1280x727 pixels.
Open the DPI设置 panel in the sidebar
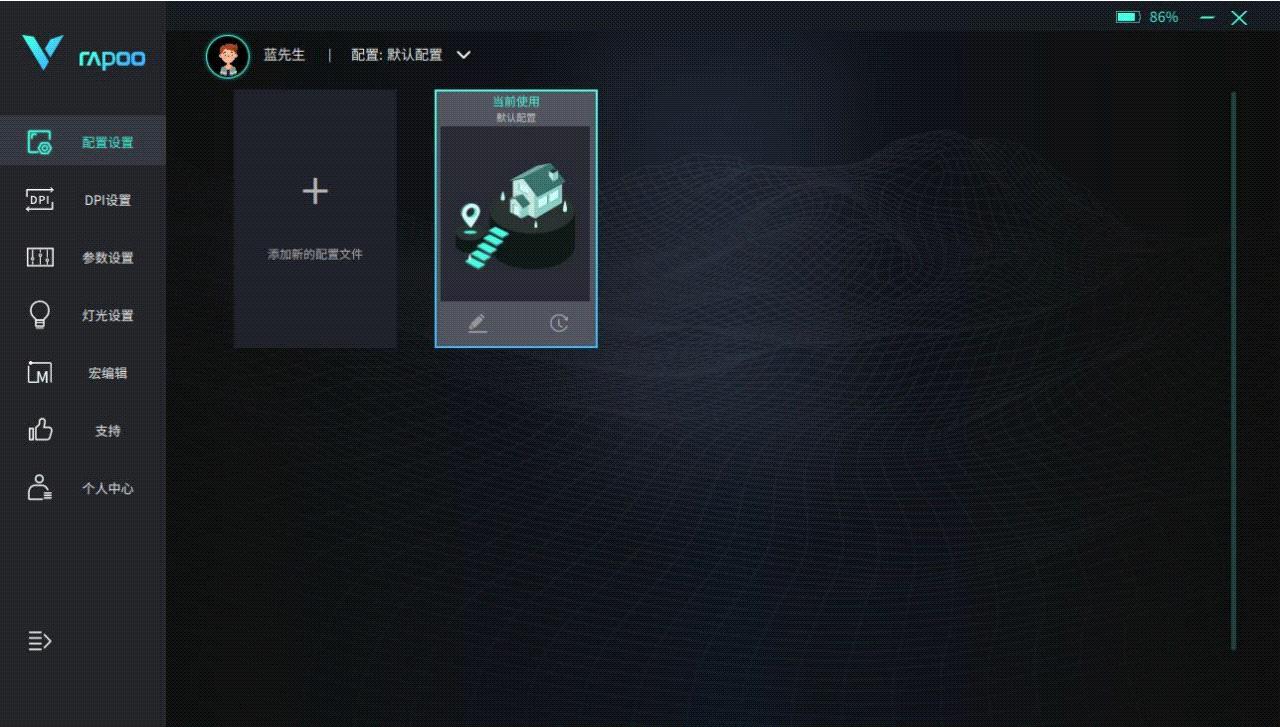tap(107, 200)
